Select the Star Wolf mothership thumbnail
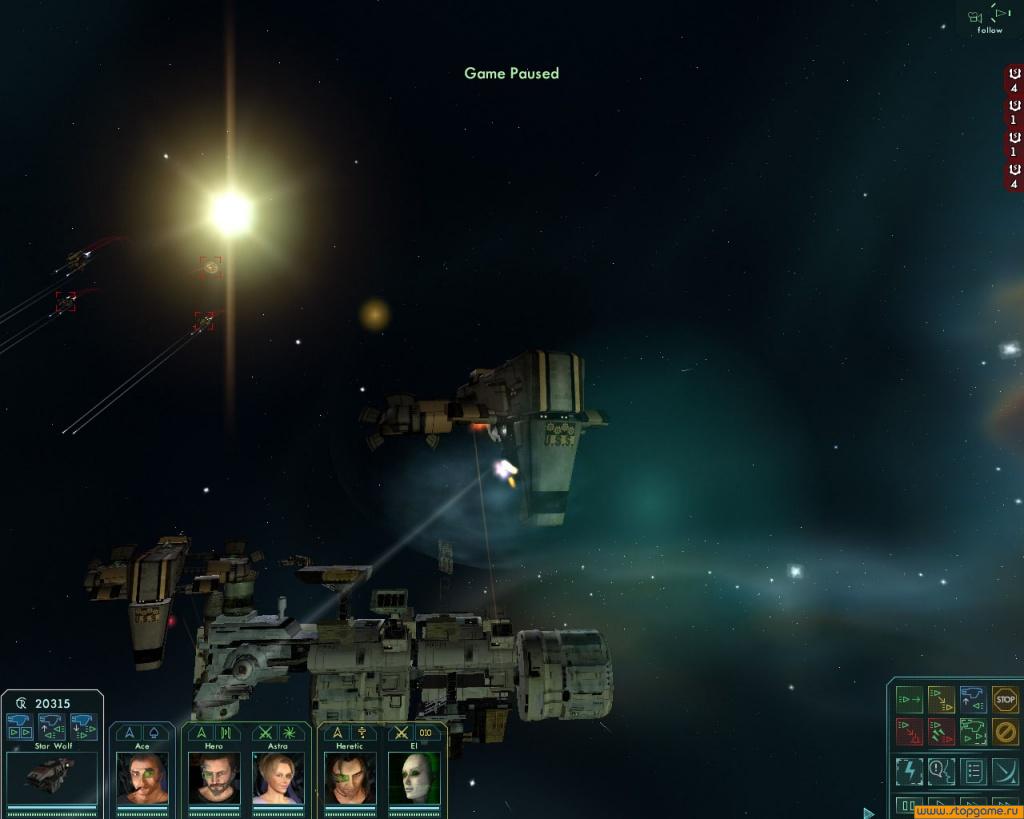Screen dimensions: 1024x819 52,775
